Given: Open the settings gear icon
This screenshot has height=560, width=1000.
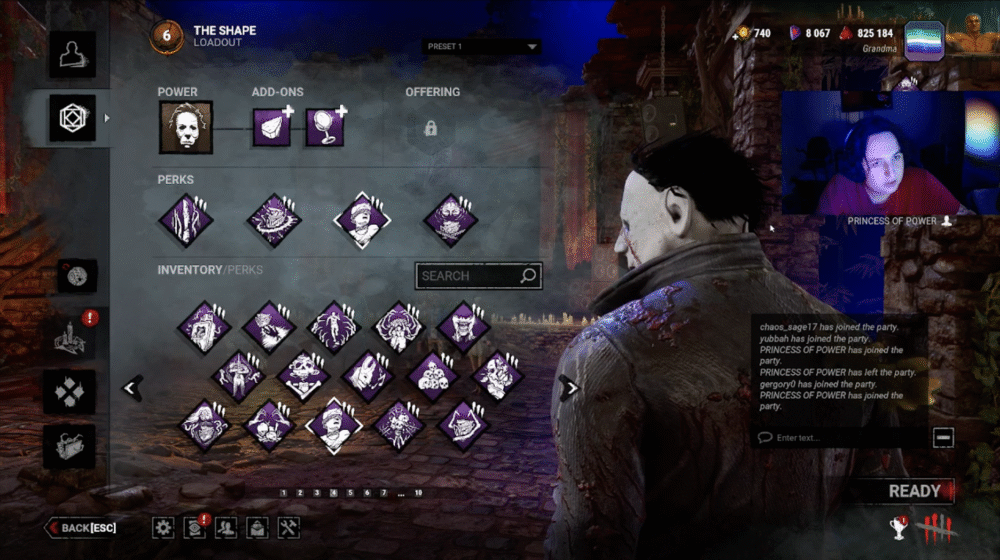Looking at the screenshot, I should point(163,527).
